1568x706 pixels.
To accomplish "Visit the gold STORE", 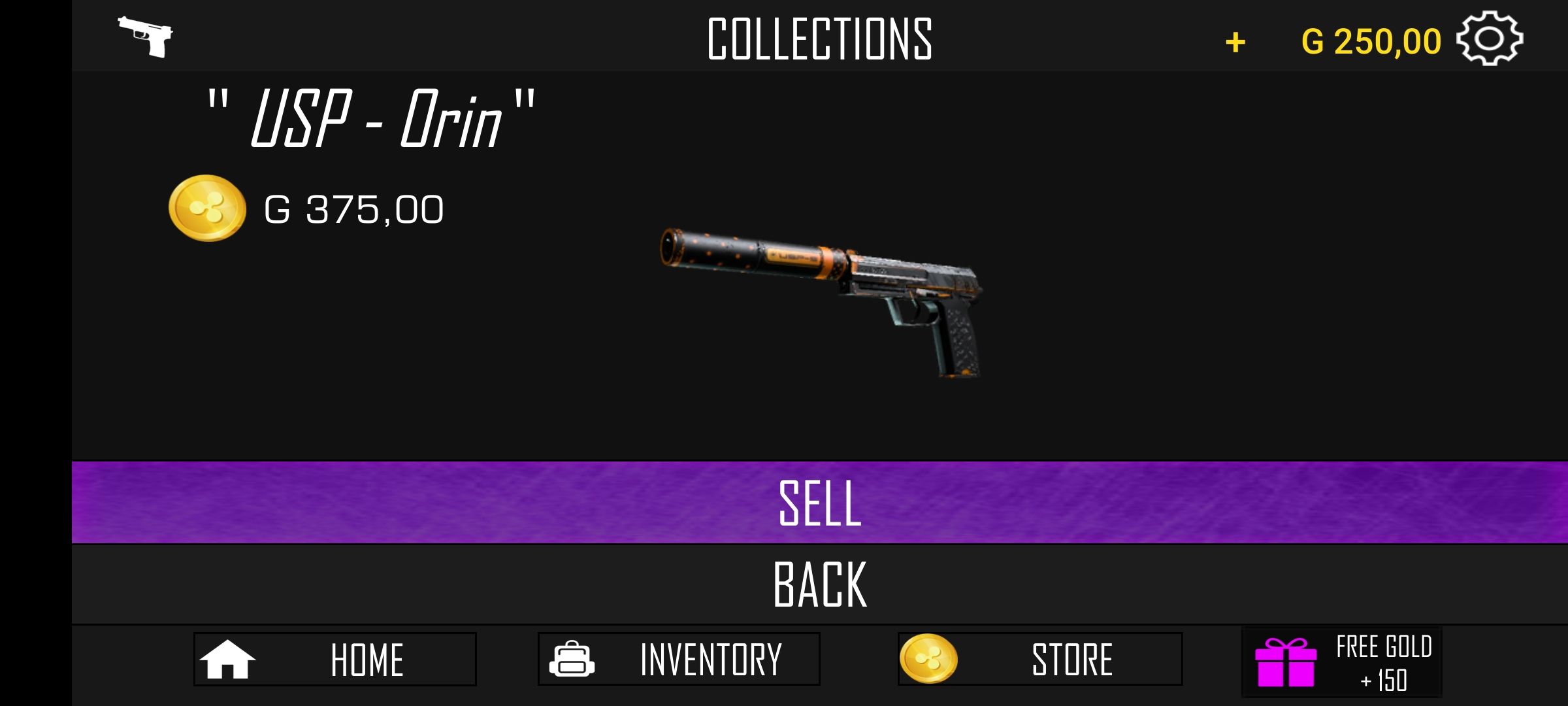I will 1039,659.
